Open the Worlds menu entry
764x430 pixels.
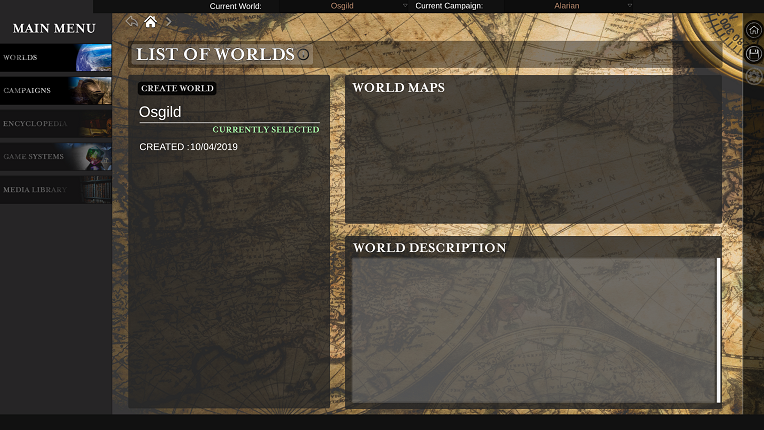coord(55,58)
